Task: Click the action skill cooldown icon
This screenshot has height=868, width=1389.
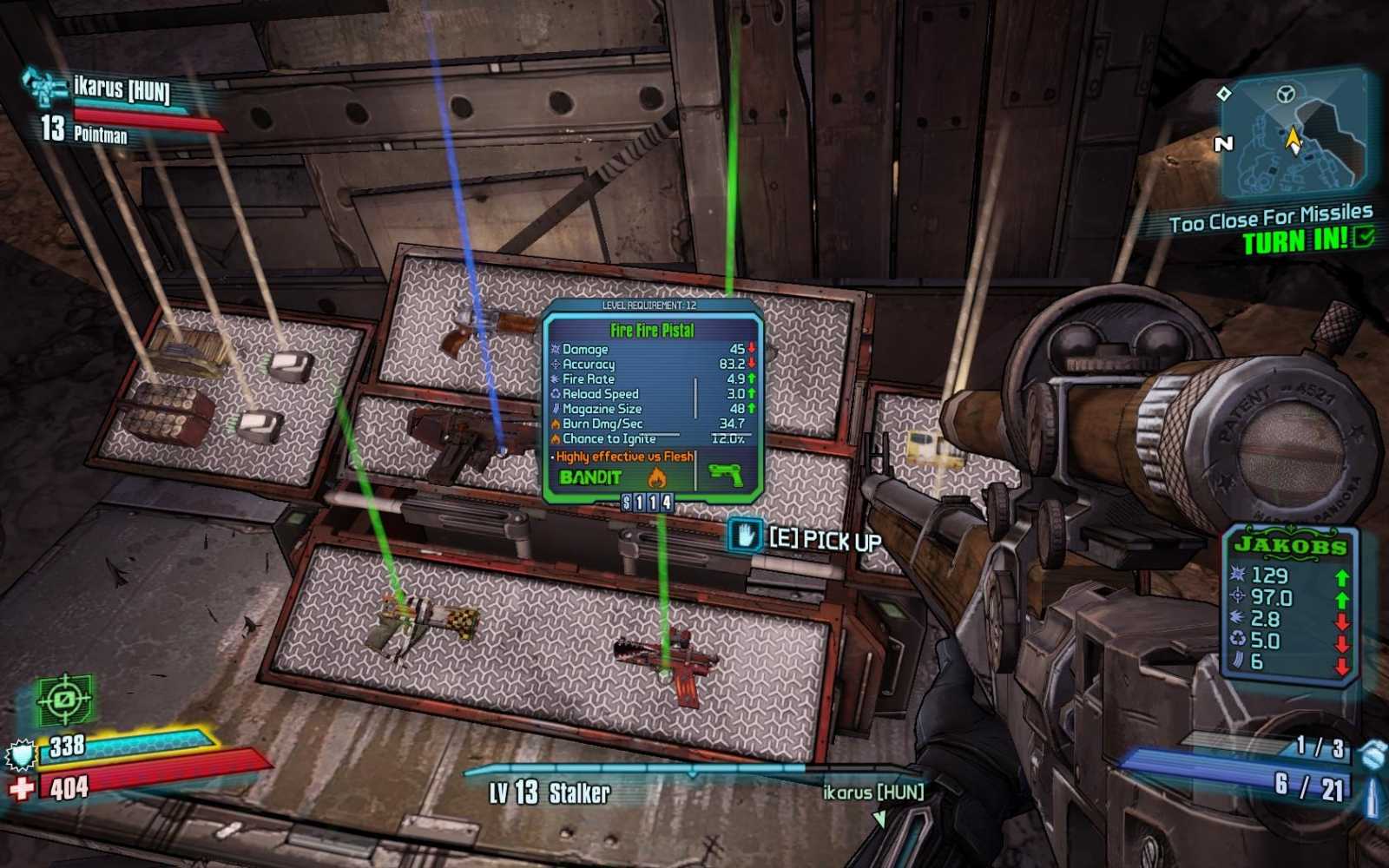Action: click(64, 699)
